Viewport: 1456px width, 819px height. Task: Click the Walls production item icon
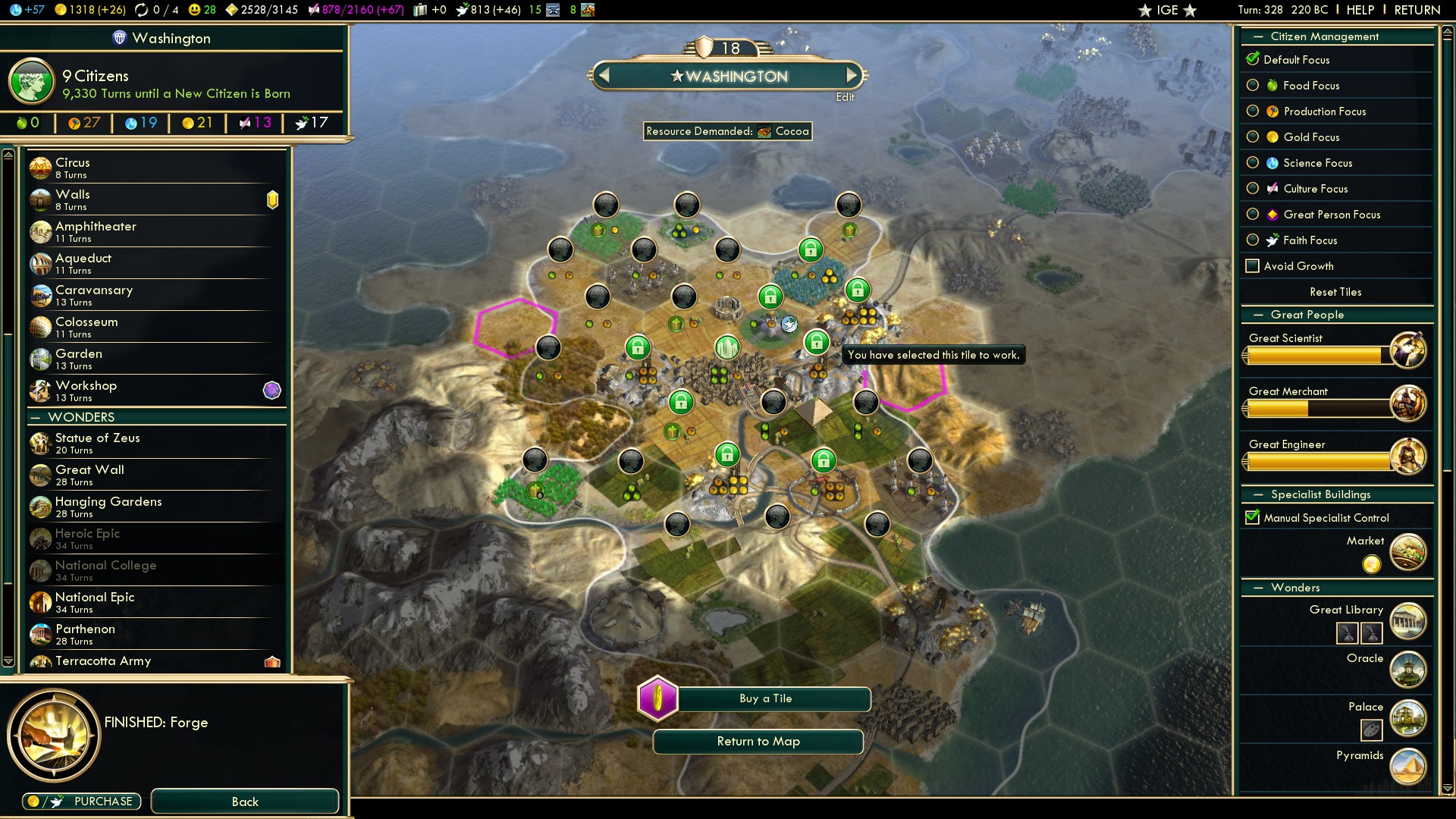click(40, 199)
